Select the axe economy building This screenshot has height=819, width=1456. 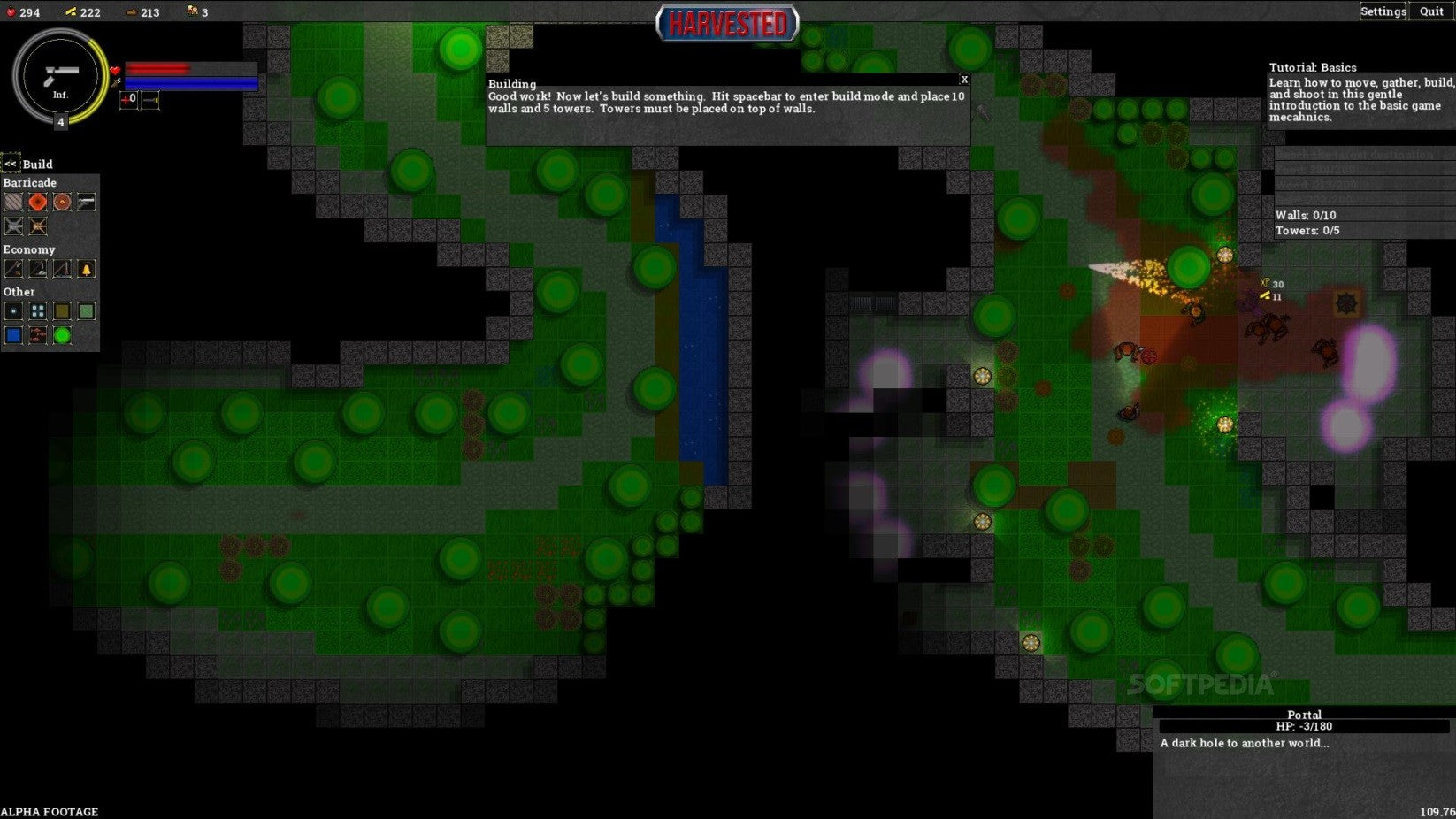(13, 269)
